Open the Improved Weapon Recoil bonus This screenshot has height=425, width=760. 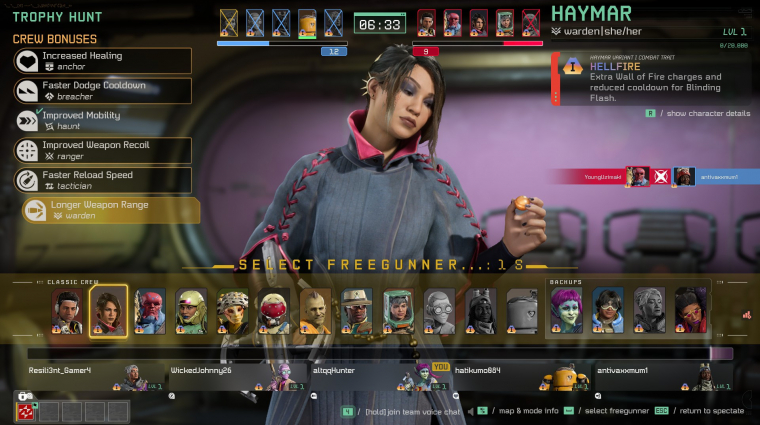pos(102,150)
